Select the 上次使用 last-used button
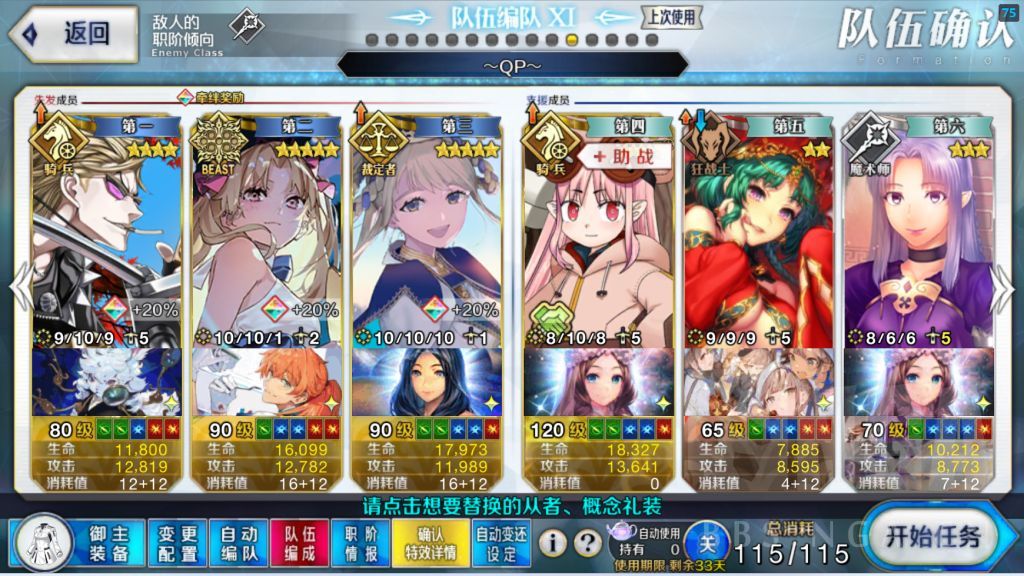 click(671, 17)
